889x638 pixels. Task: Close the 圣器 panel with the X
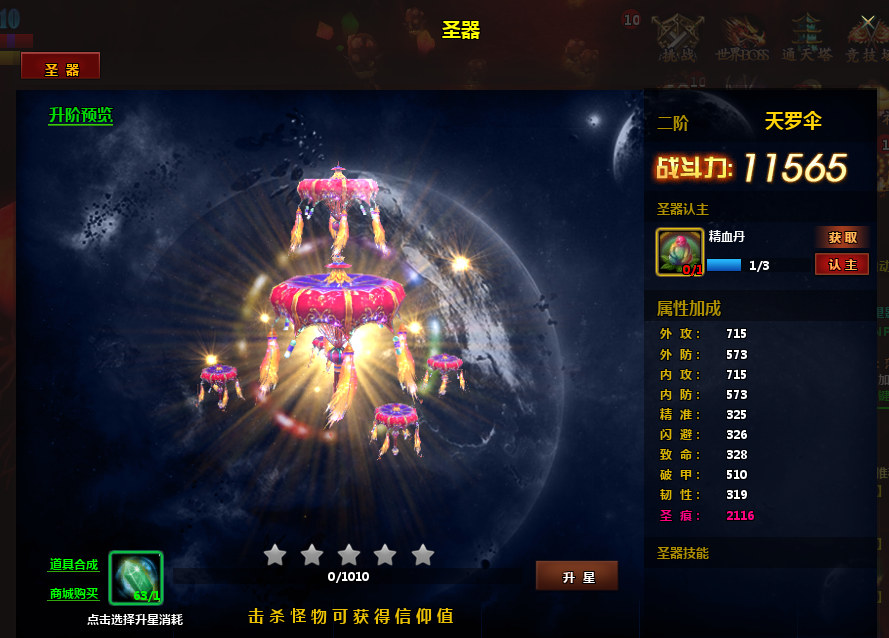click(x=868, y=21)
